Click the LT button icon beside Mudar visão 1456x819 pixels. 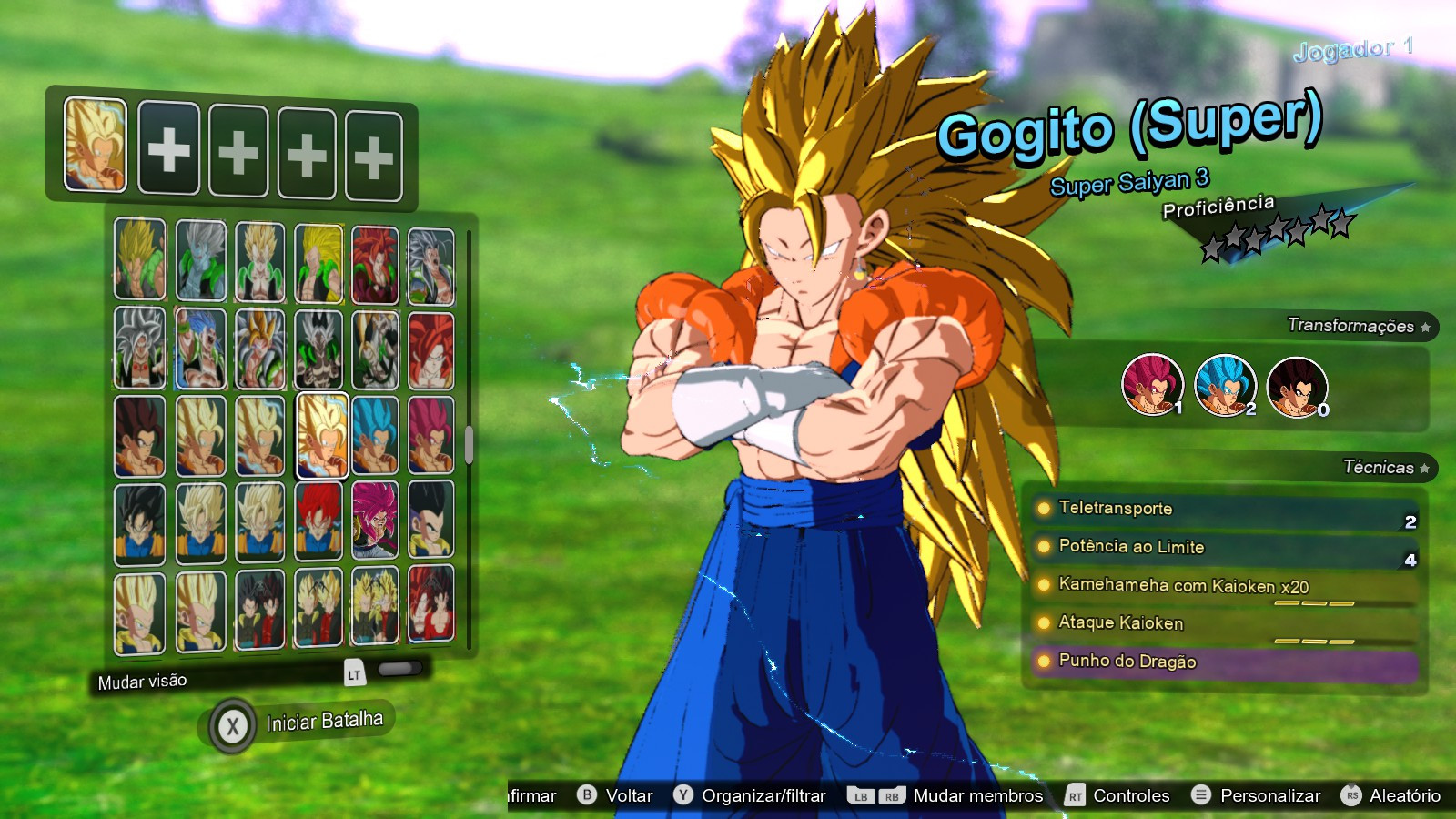pos(354,675)
